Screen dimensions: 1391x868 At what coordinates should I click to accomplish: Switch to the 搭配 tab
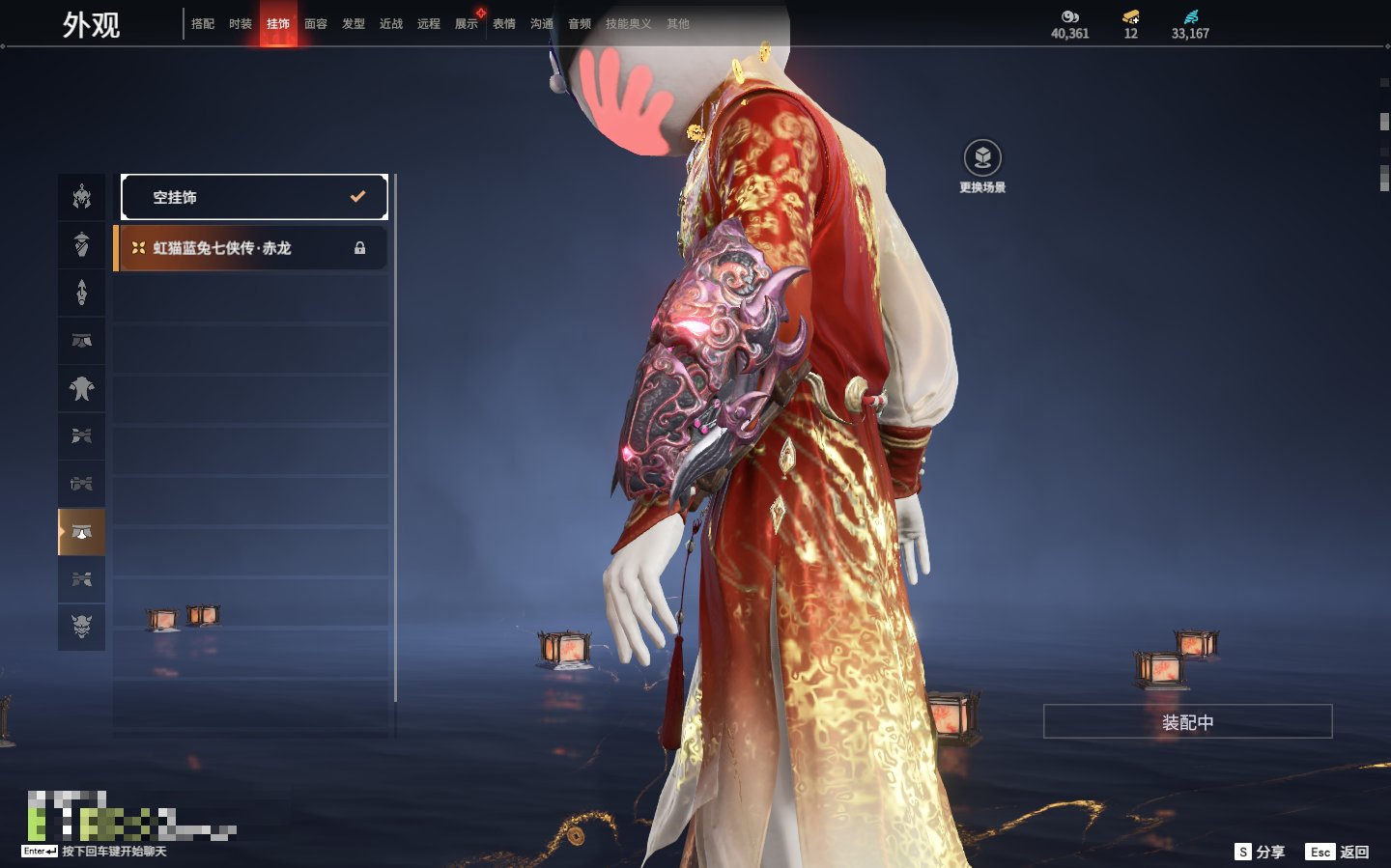[x=203, y=24]
